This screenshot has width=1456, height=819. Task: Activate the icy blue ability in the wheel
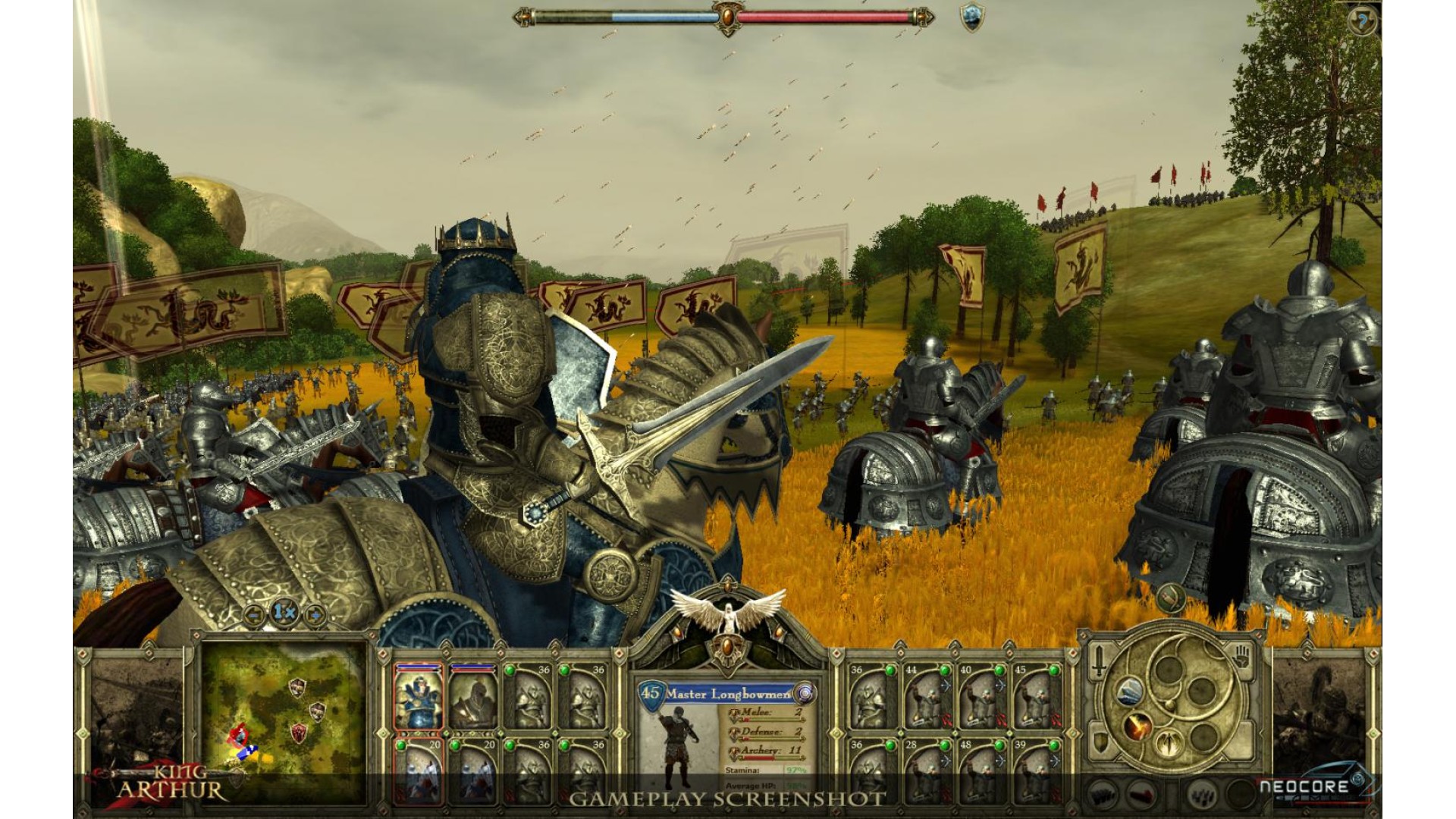coord(1128,692)
